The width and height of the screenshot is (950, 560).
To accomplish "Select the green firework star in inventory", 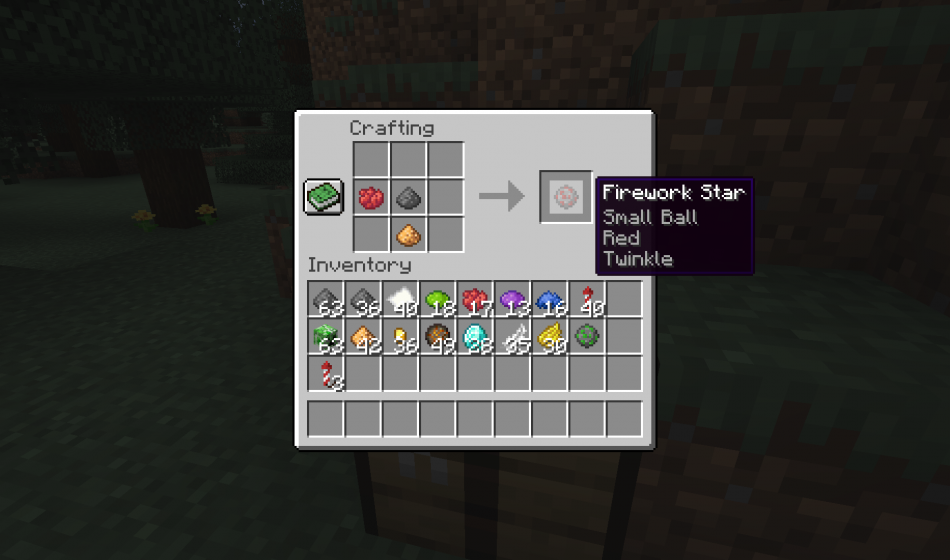I will click(587, 337).
